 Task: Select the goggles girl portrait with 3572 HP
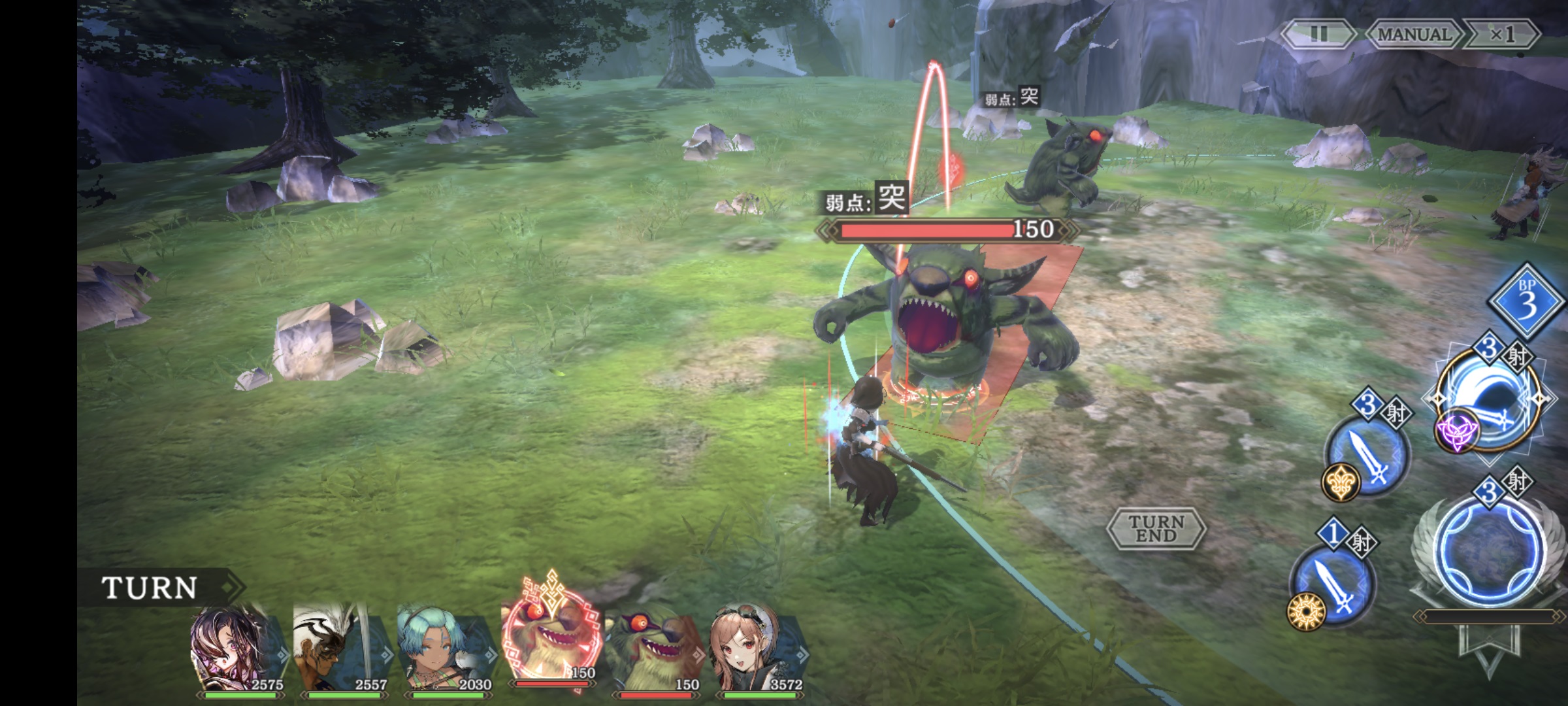coord(758,647)
